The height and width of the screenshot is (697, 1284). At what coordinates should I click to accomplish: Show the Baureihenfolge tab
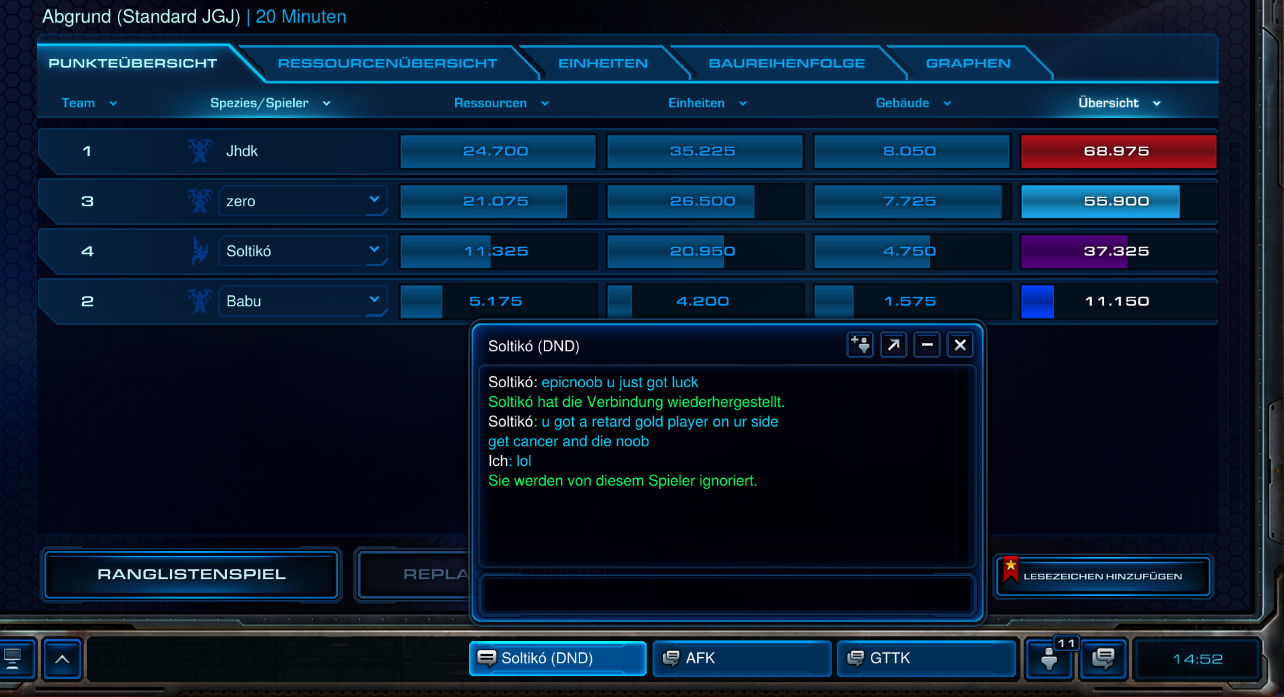pyautogui.click(x=786, y=63)
